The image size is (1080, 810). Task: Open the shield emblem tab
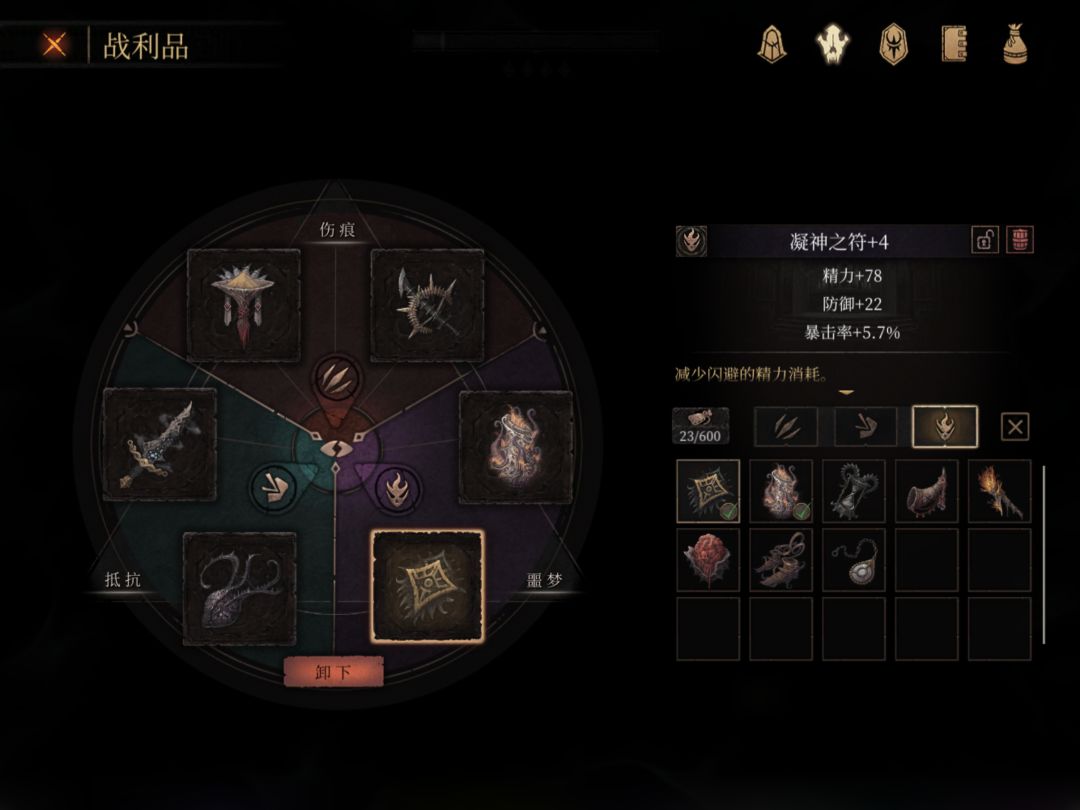[892, 44]
